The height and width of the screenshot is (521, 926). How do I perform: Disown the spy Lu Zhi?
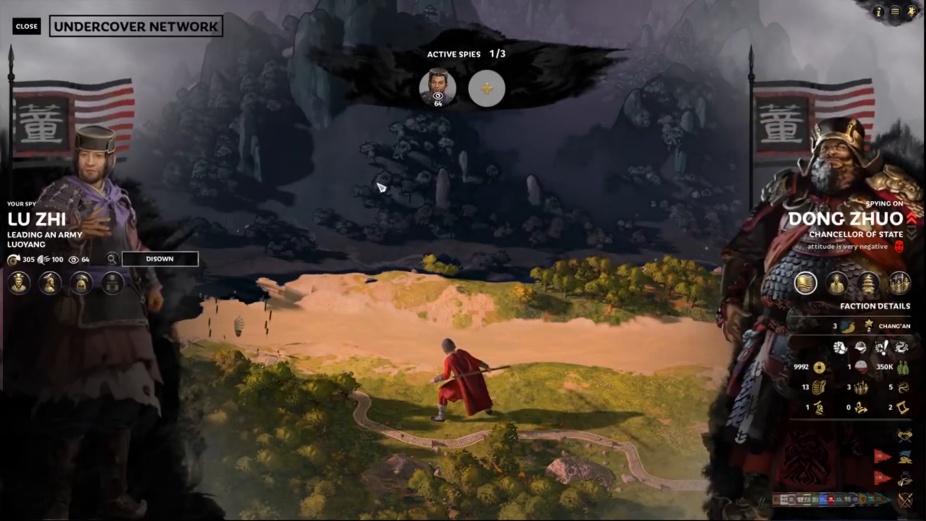point(160,259)
